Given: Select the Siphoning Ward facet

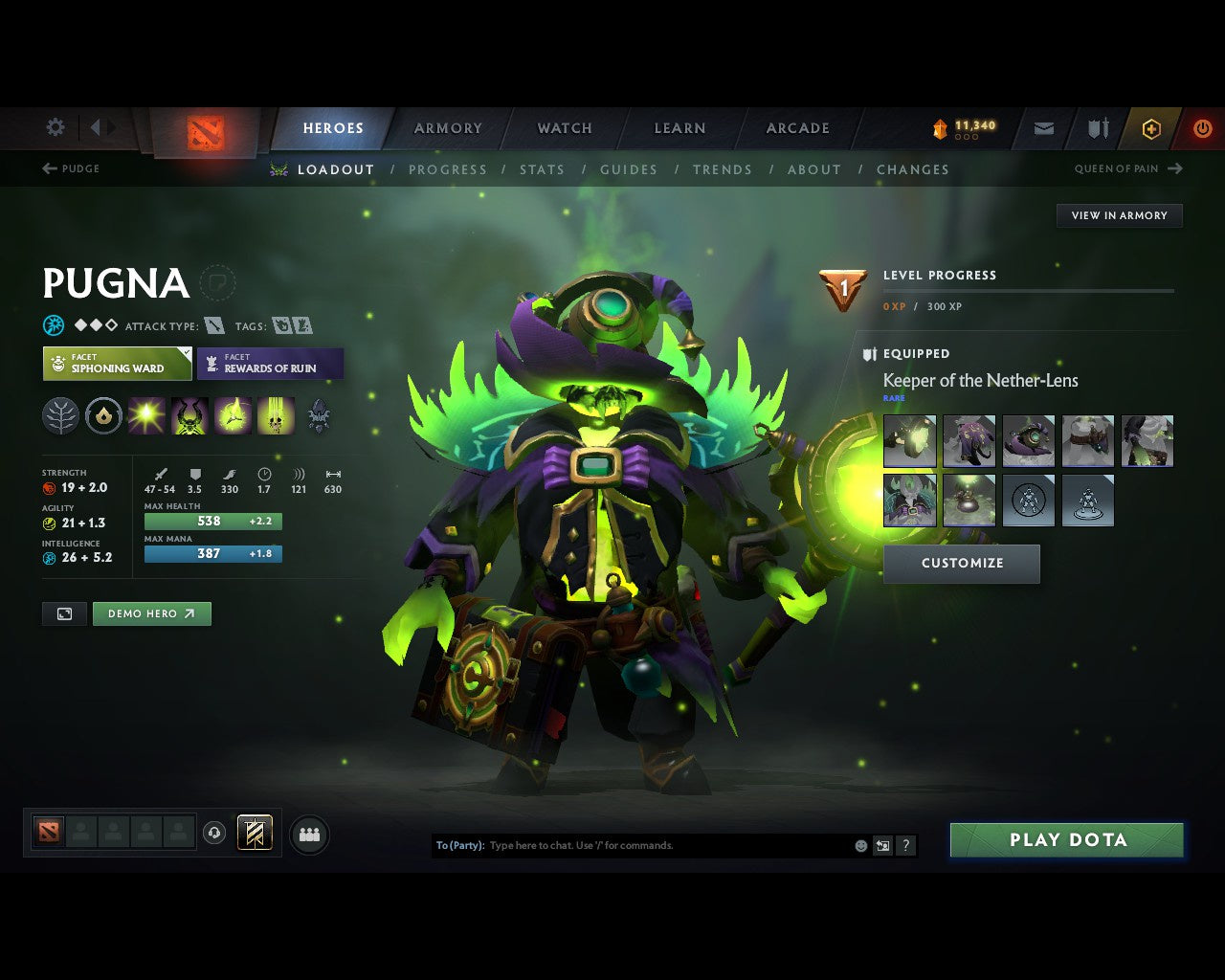Looking at the screenshot, I should (x=116, y=364).
